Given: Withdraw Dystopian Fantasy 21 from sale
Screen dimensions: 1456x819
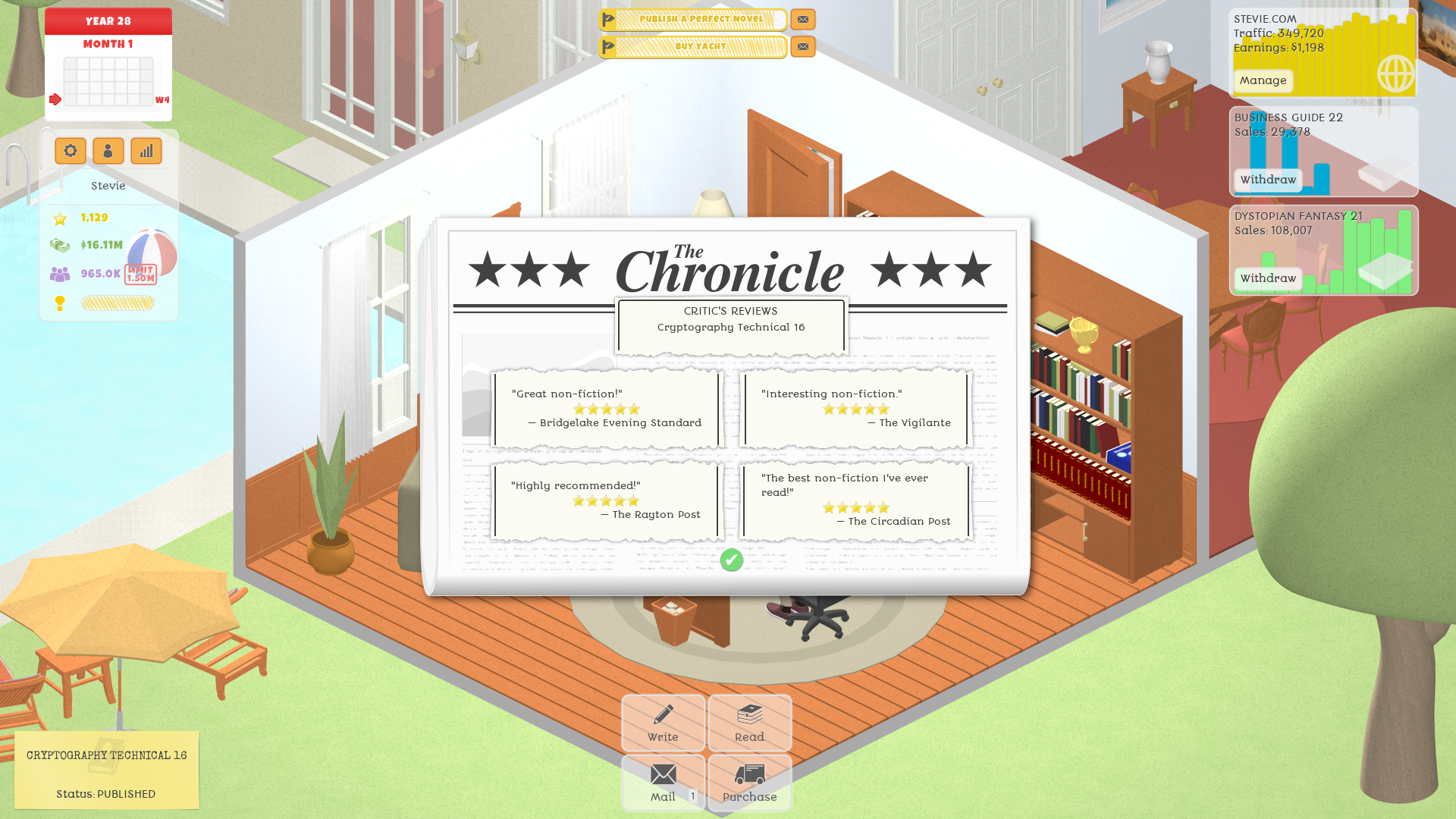Looking at the screenshot, I should (x=1267, y=278).
